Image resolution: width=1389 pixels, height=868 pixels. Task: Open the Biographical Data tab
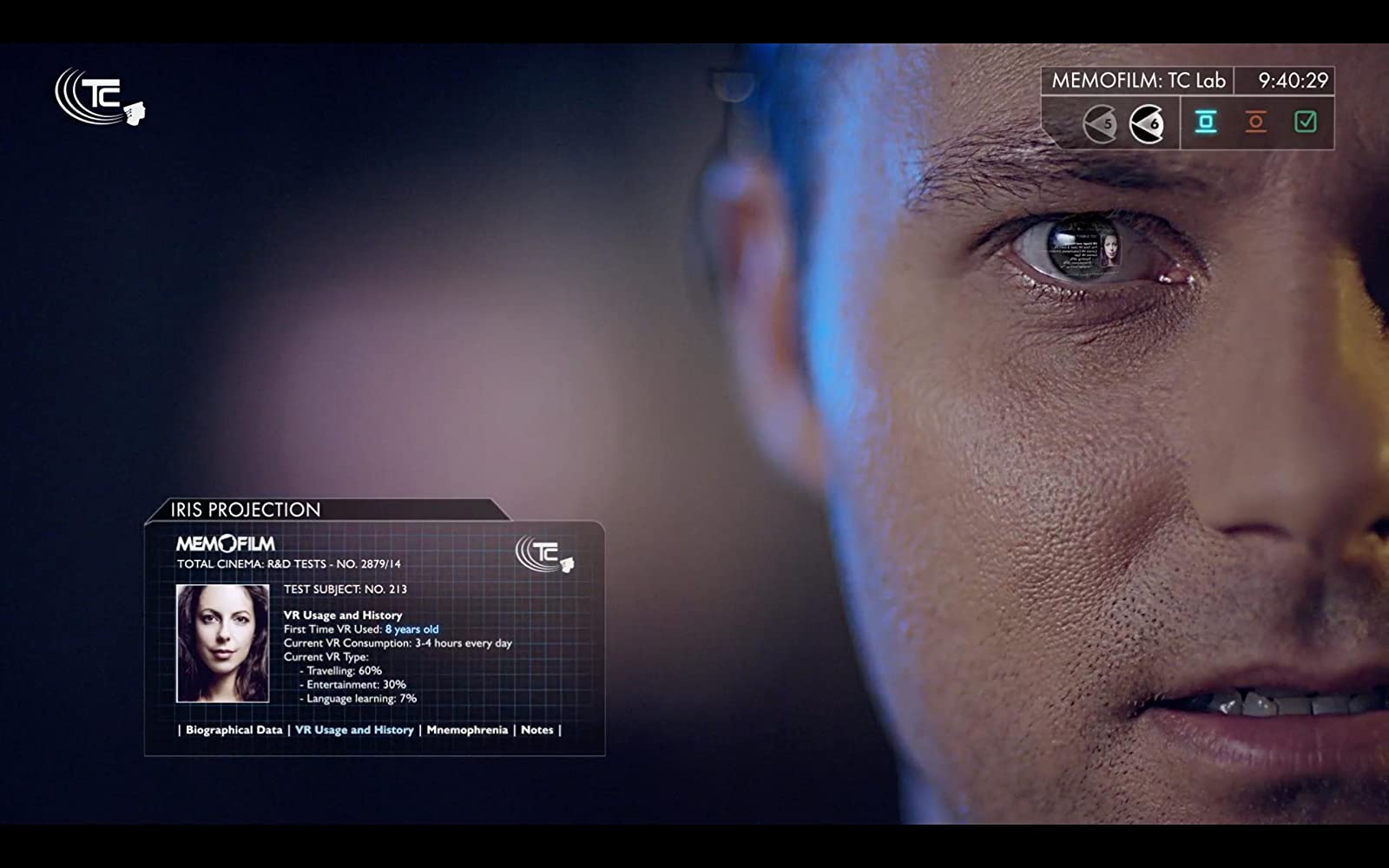point(234,730)
